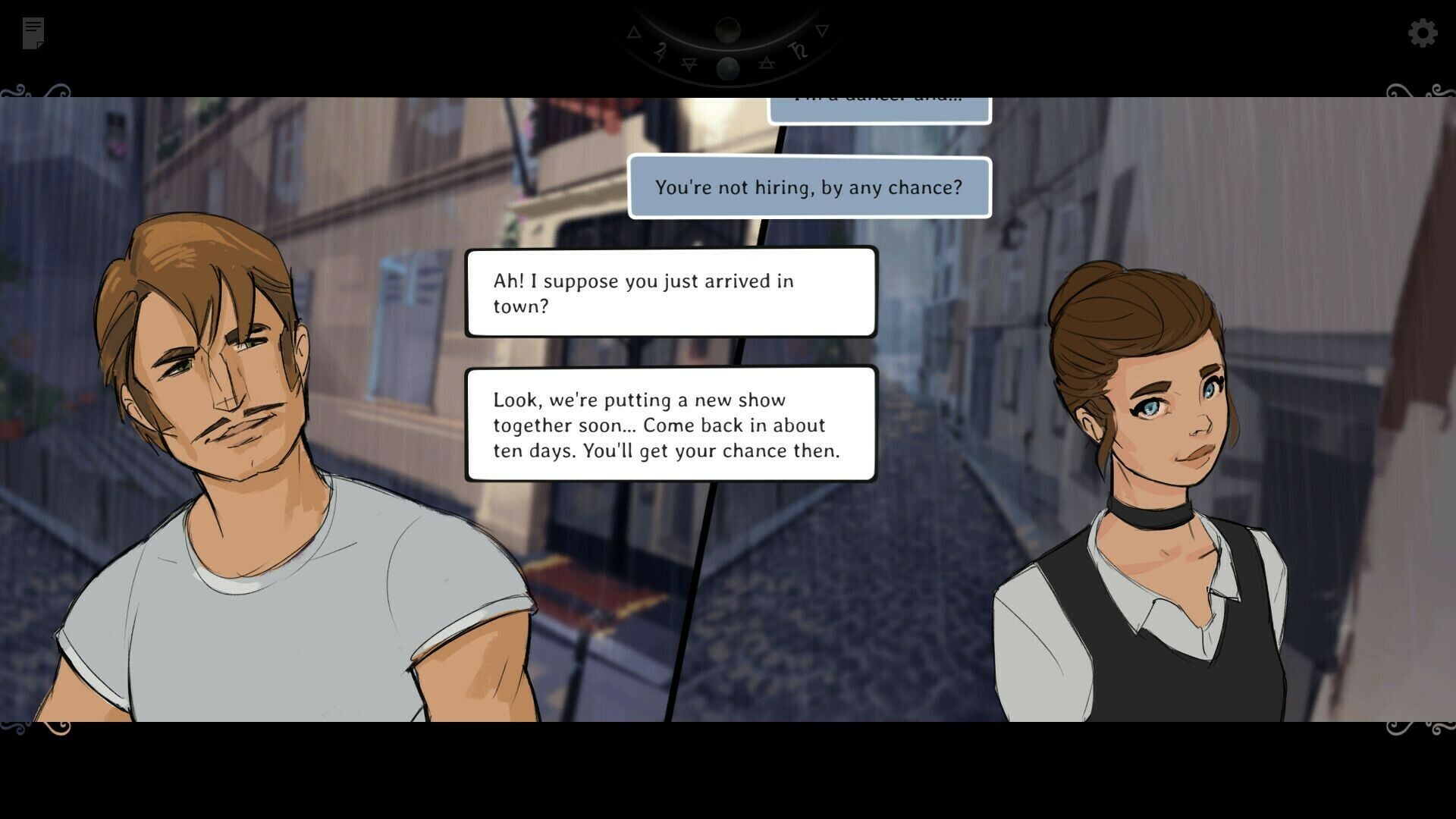Click the dark orb at the dial's top
Image resolution: width=1456 pixels, height=819 pixels.
tap(728, 30)
